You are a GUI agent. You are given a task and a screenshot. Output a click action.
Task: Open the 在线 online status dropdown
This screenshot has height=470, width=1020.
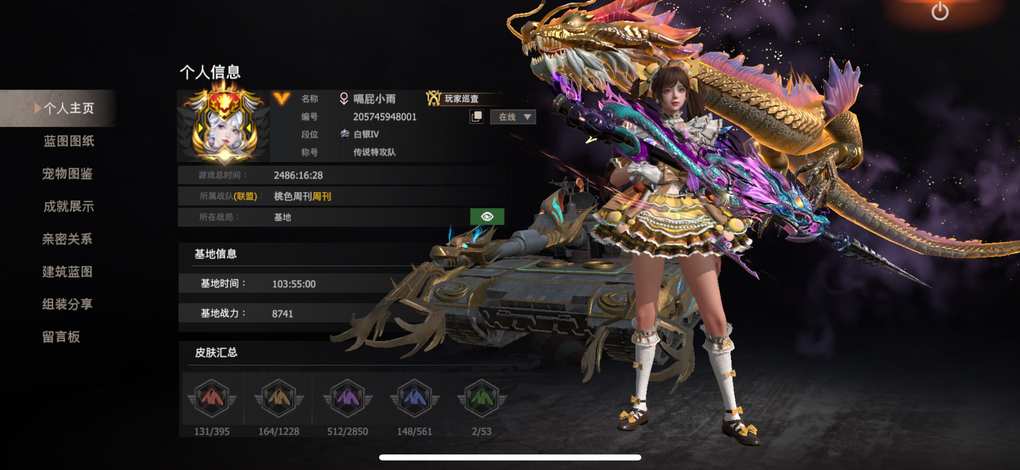[x=512, y=117]
